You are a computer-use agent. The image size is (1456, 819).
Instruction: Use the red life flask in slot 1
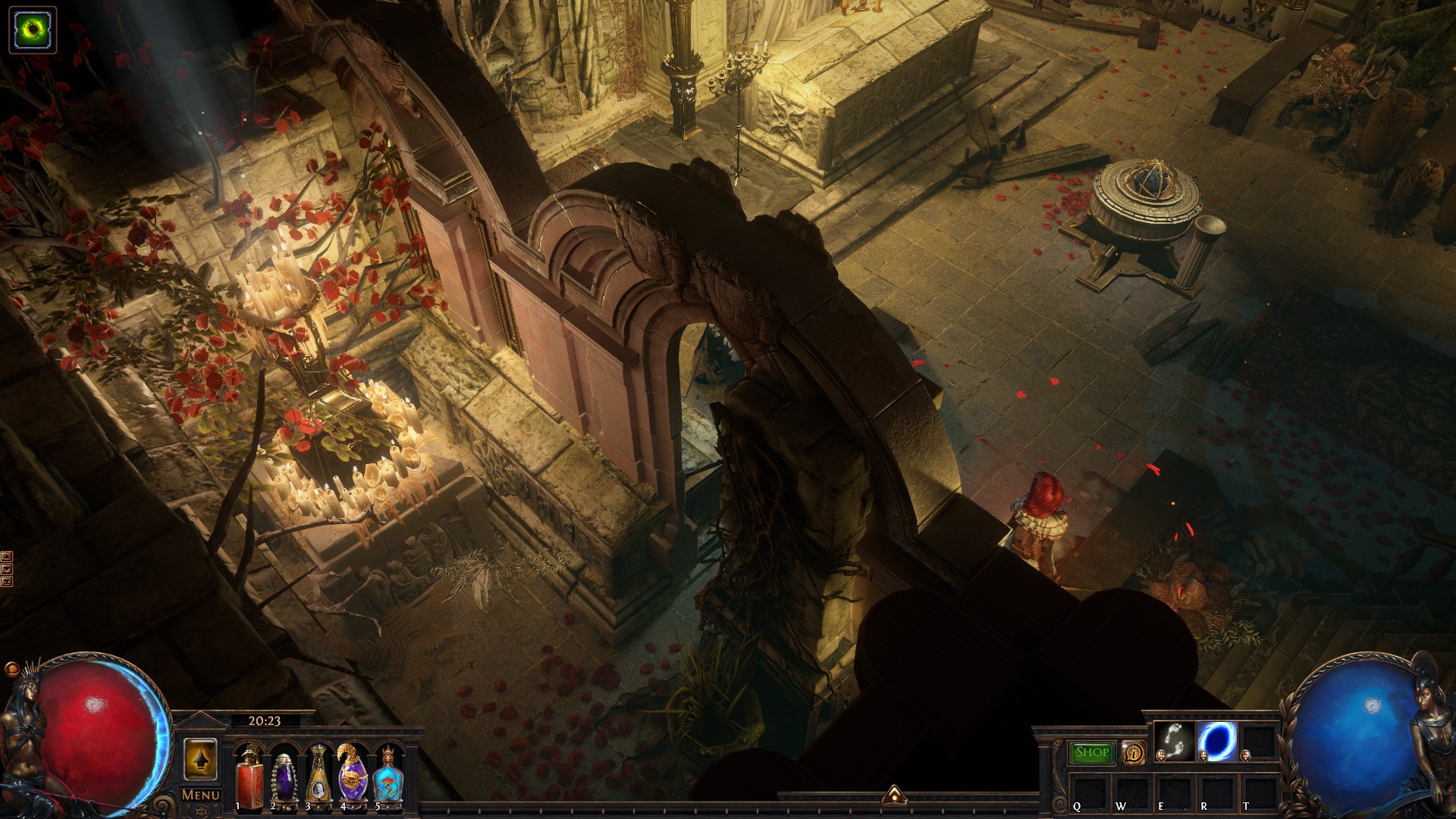coord(249,775)
